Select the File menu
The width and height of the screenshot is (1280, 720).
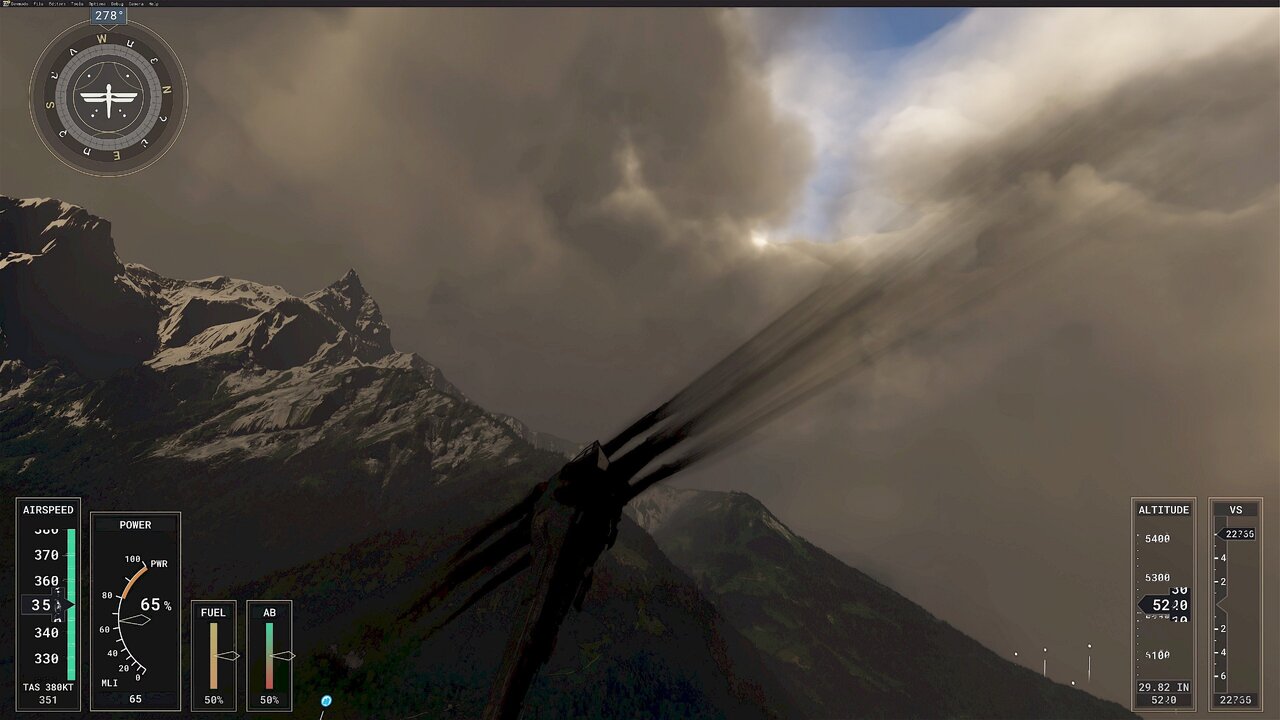[38, 4]
